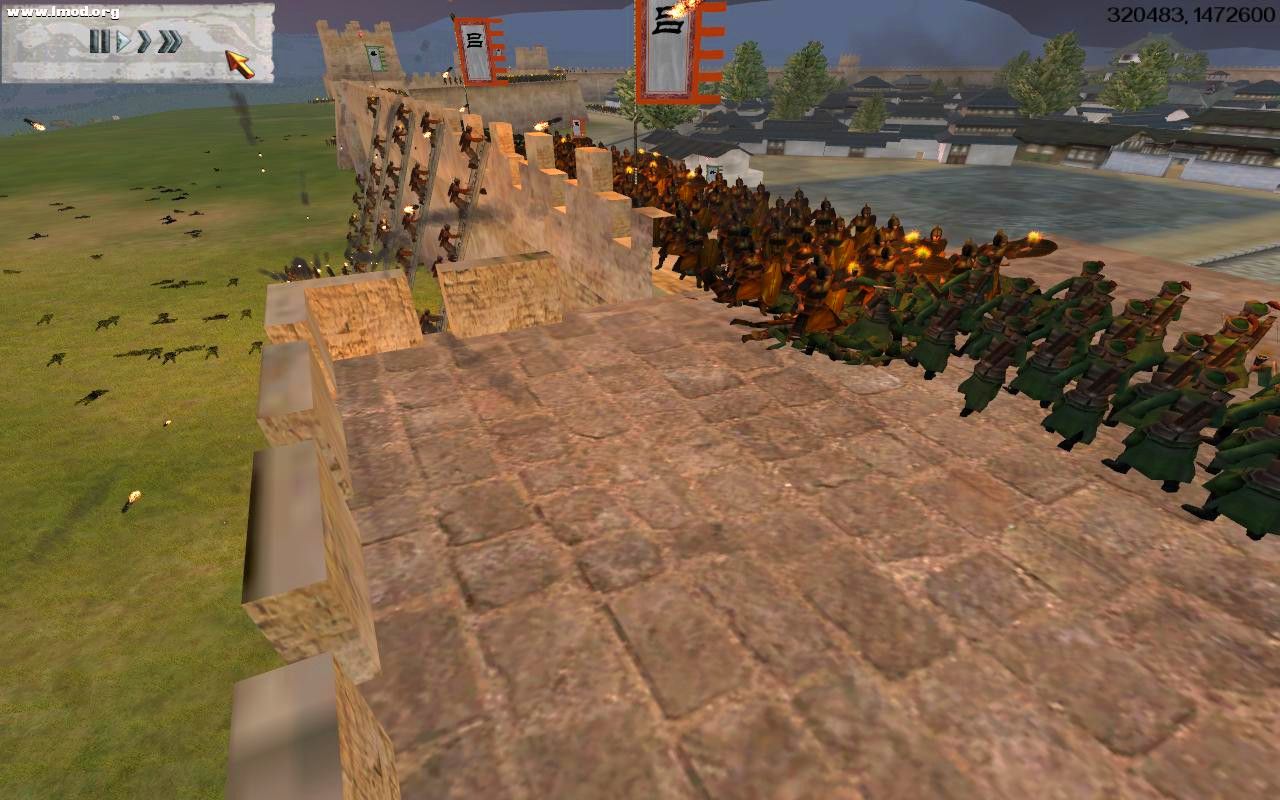1280x800 pixels.
Task: Select the single-arrow fast forward icon
Action: pos(143,43)
